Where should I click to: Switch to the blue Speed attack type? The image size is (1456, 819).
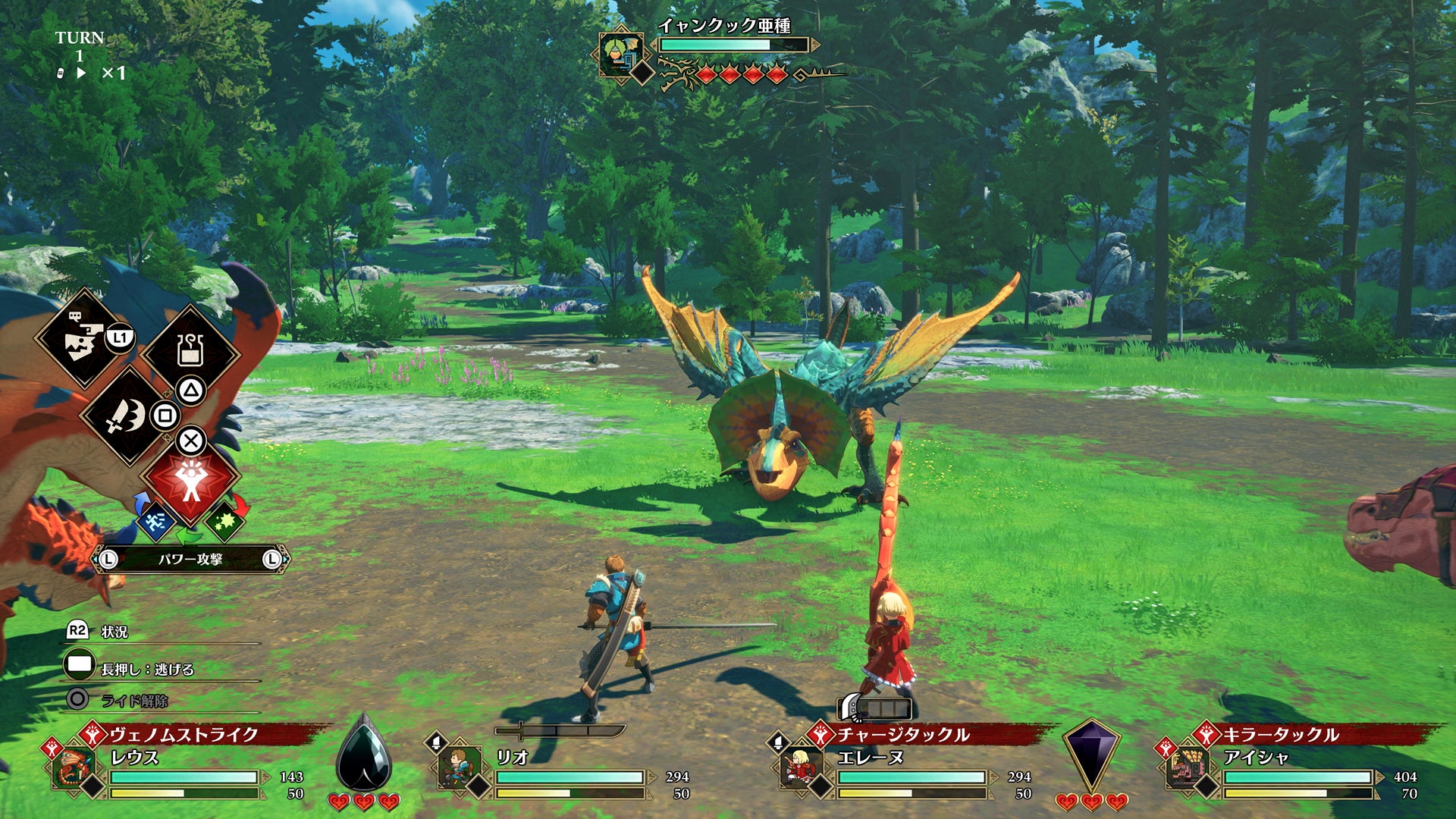(x=155, y=521)
